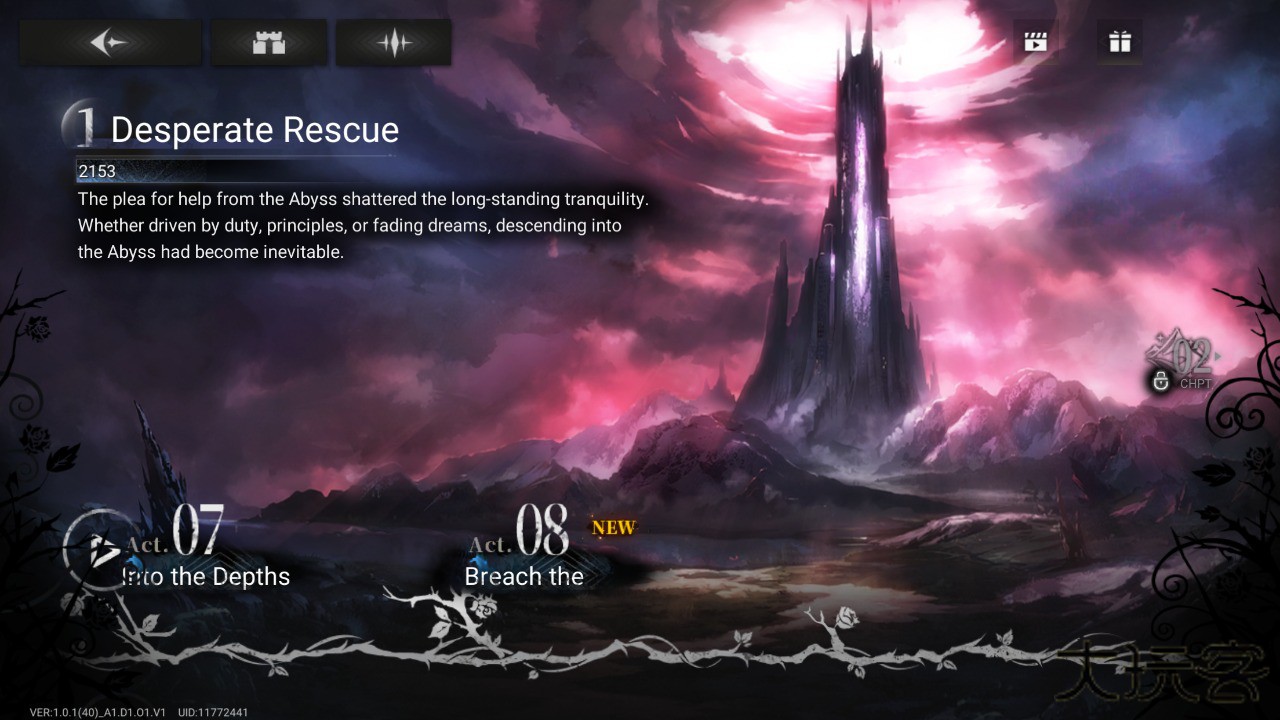Open chapter rewards with gift box icon
1280x720 pixels.
(x=1119, y=41)
